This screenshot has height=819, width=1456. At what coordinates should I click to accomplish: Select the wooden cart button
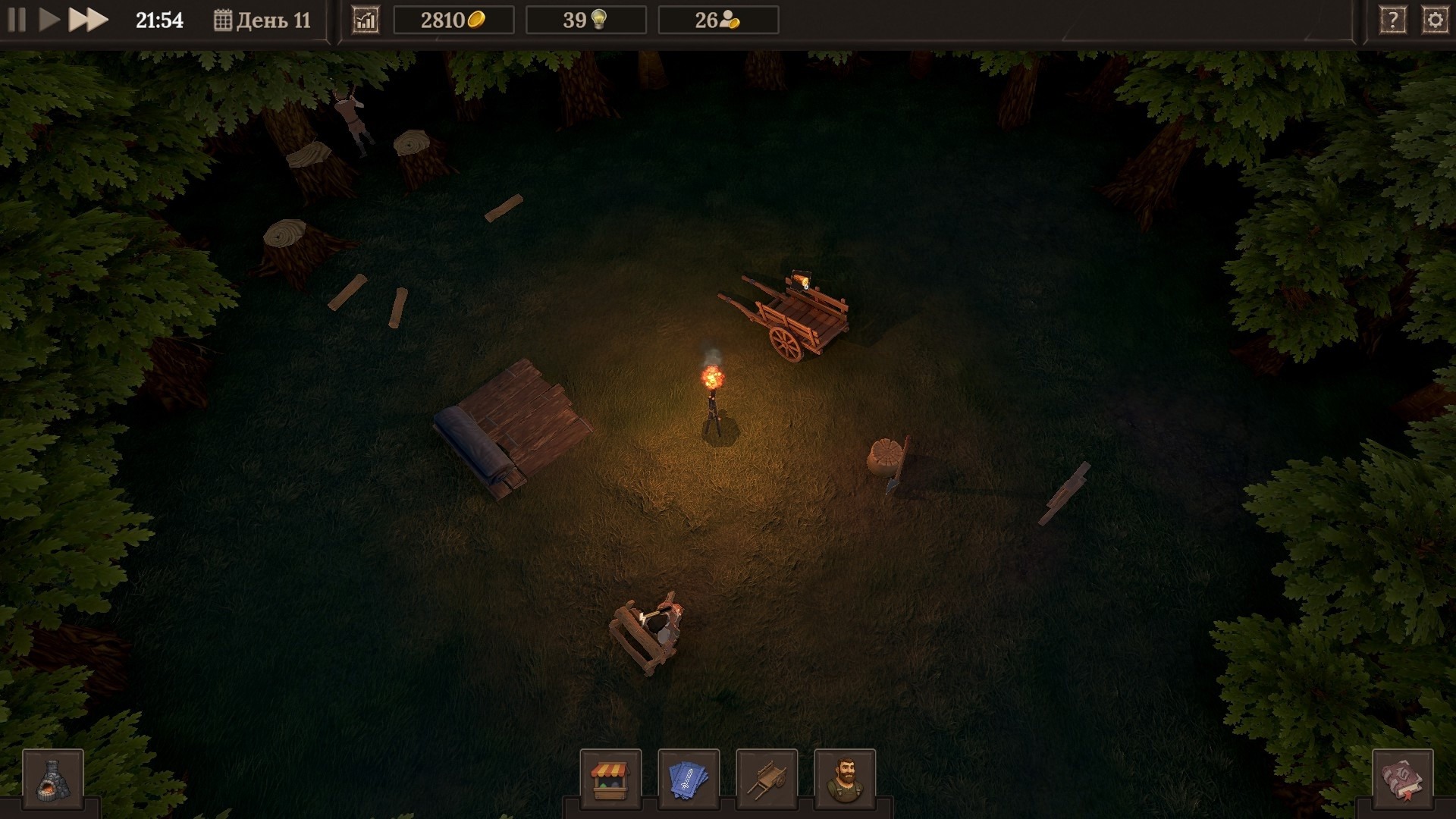point(767,780)
